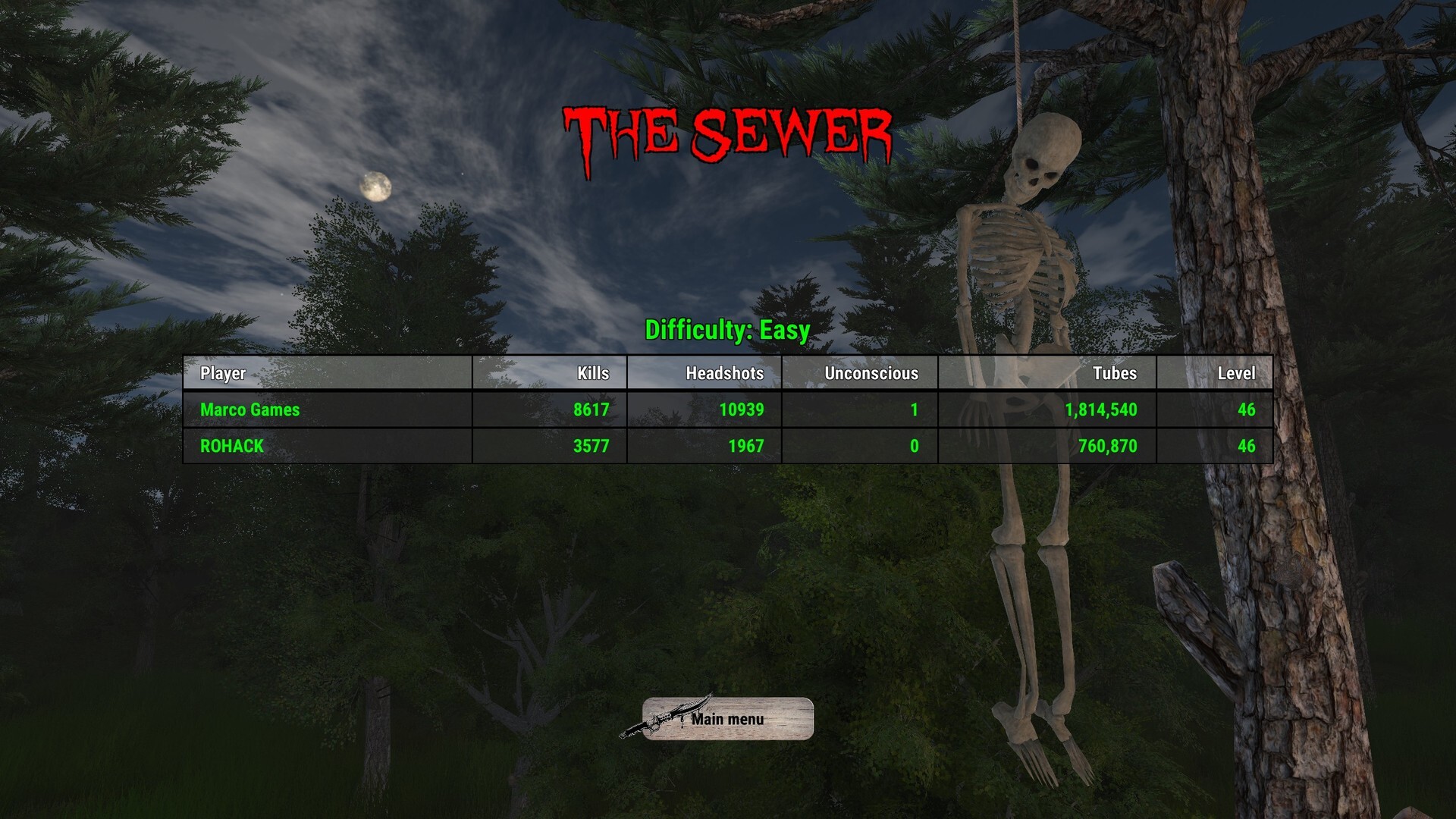The height and width of the screenshot is (819, 1456).
Task: Select the ROHACK player name
Action: click(x=231, y=447)
